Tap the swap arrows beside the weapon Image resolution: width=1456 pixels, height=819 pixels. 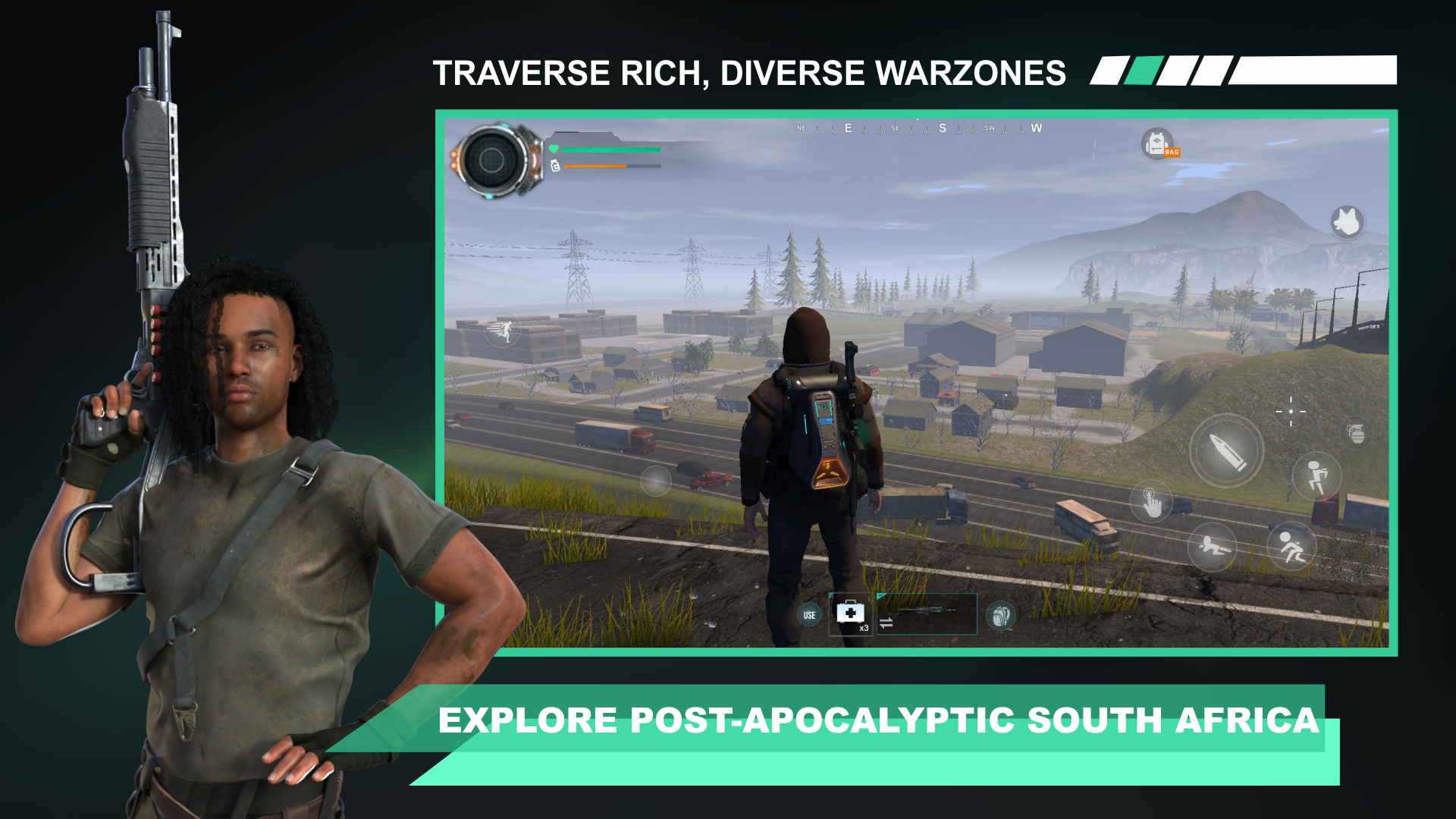[x=886, y=623]
